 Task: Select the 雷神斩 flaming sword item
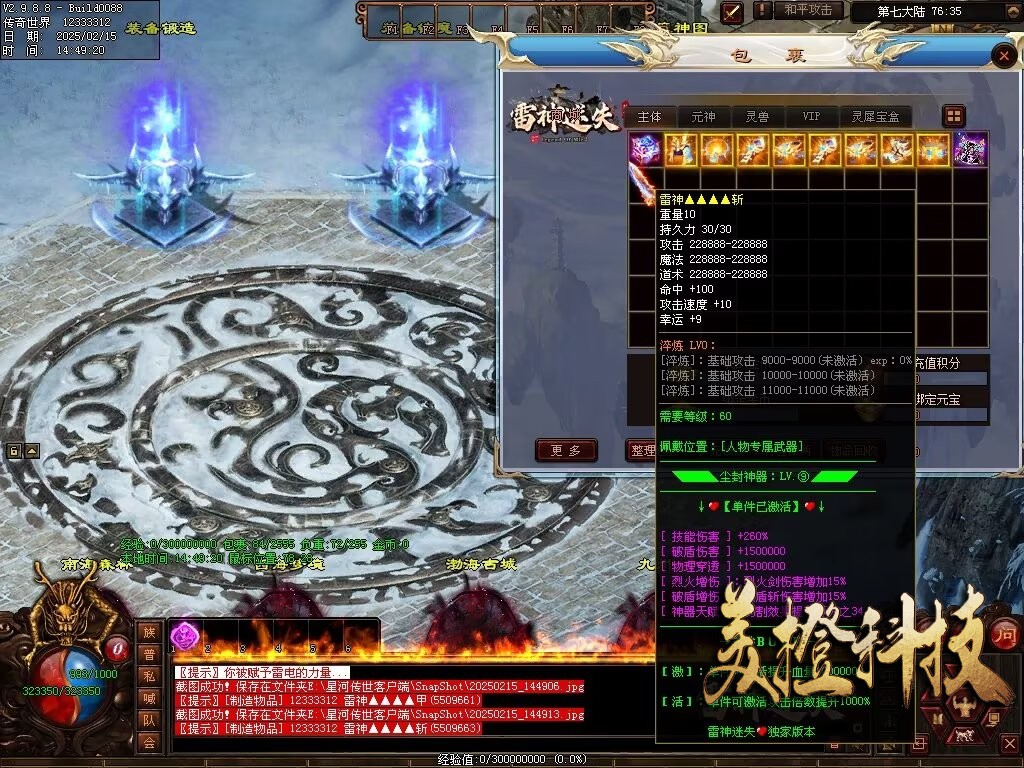point(641,185)
